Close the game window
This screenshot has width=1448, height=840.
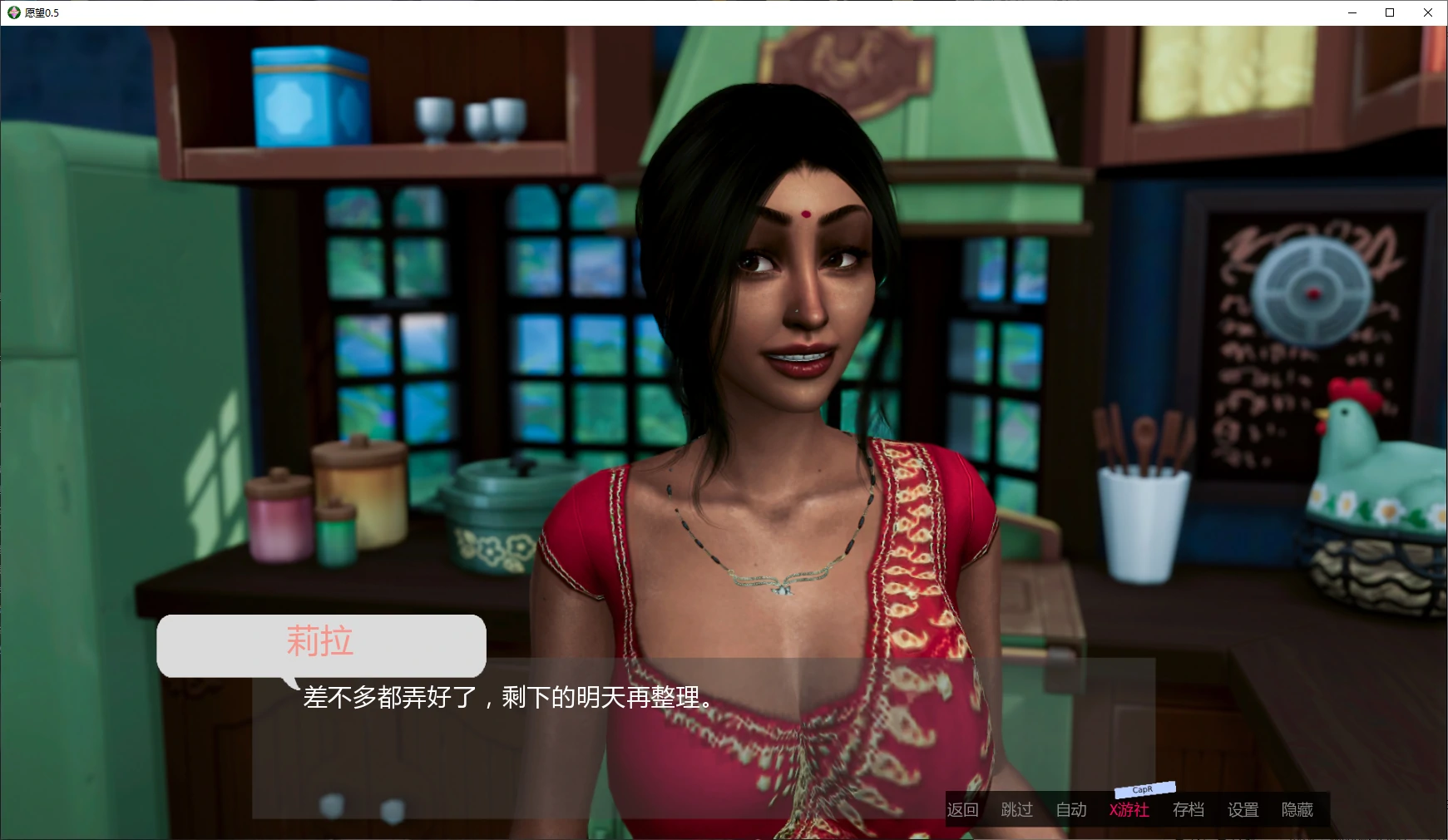1428,12
